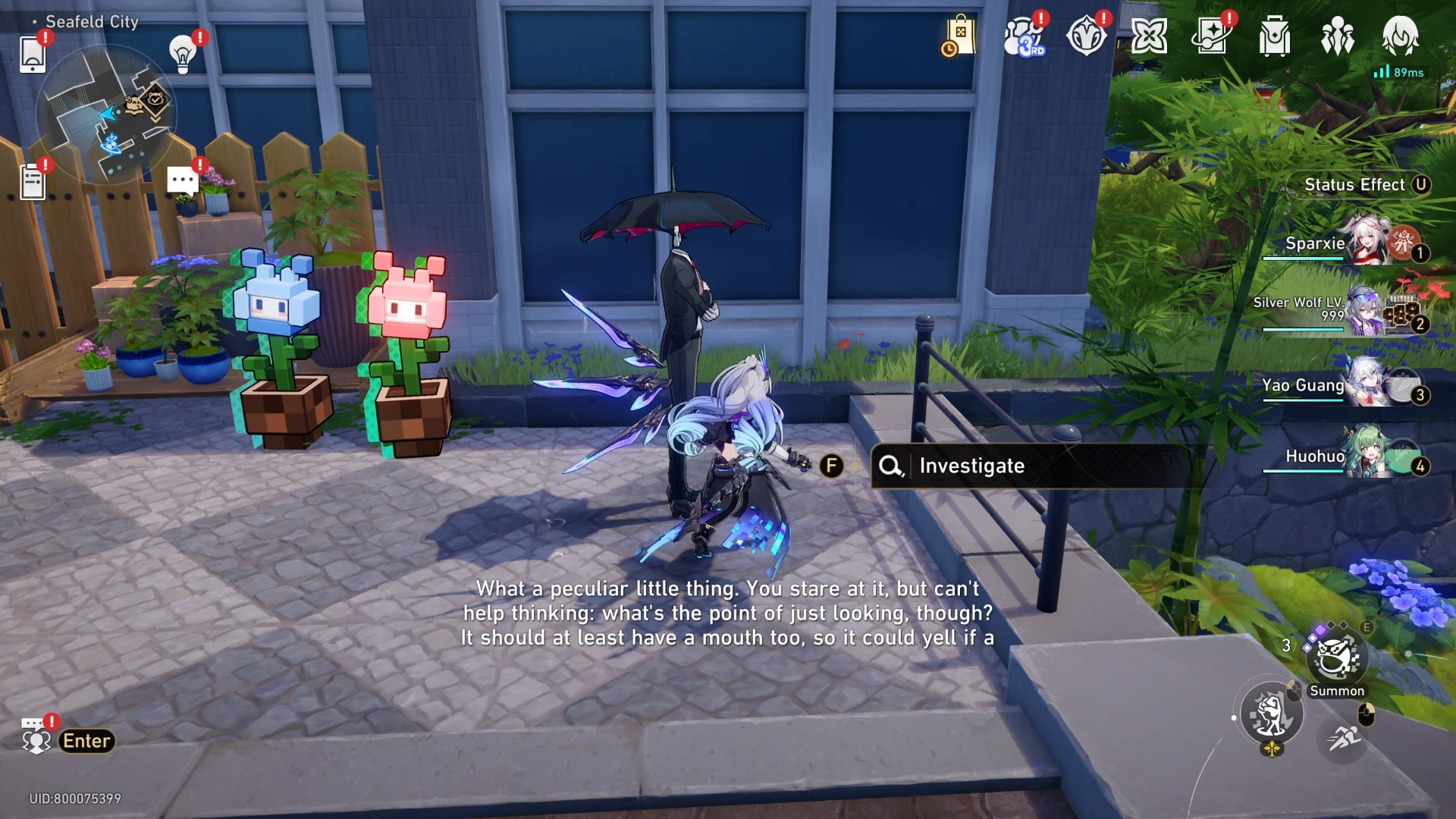Open the 3RD anniversary event icon

pyautogui.click(x=1025, y=34)
